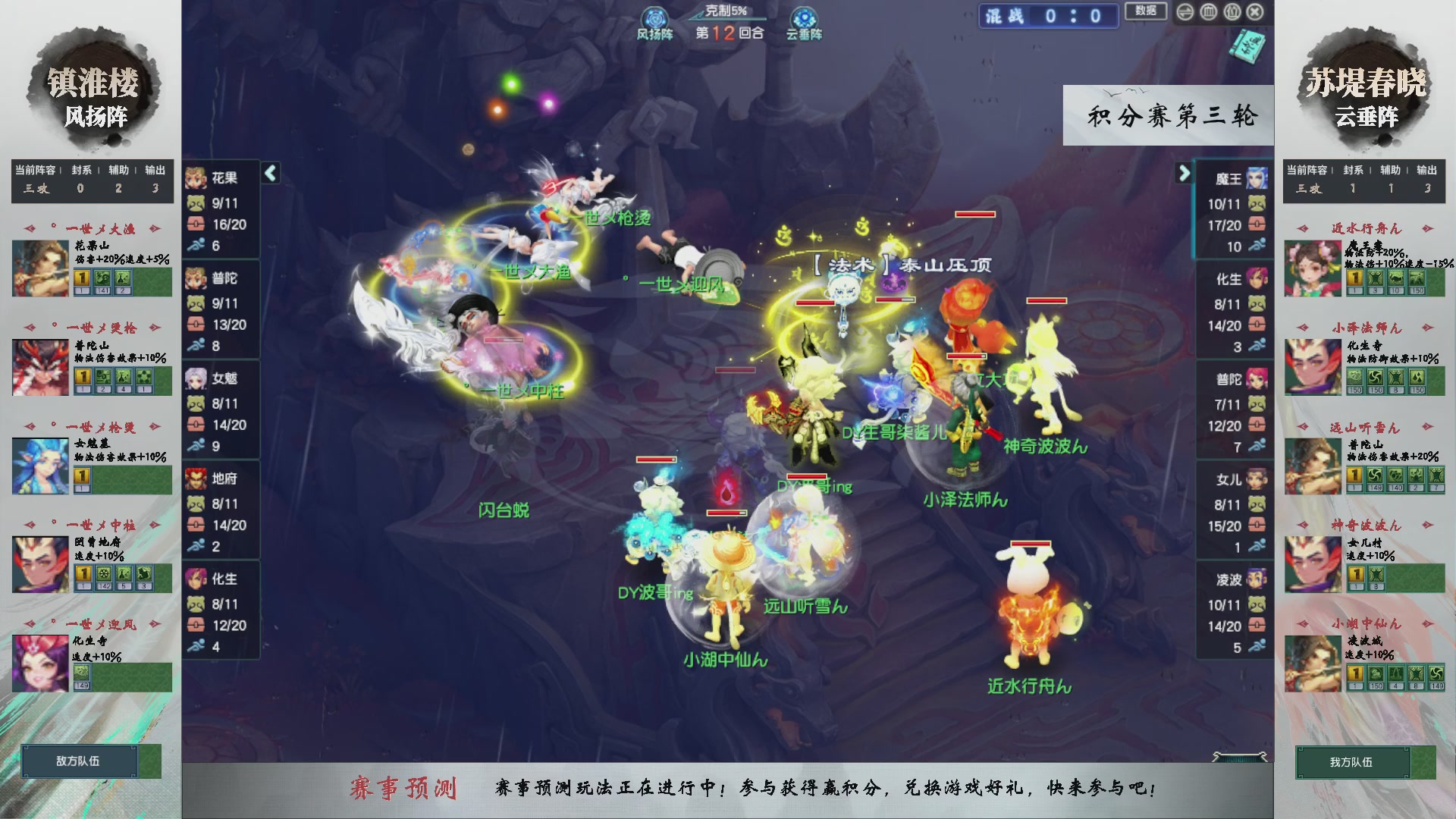Click the exchange arrows icon in top-right toolbar
The image size is (1456, 819).
1185,11
